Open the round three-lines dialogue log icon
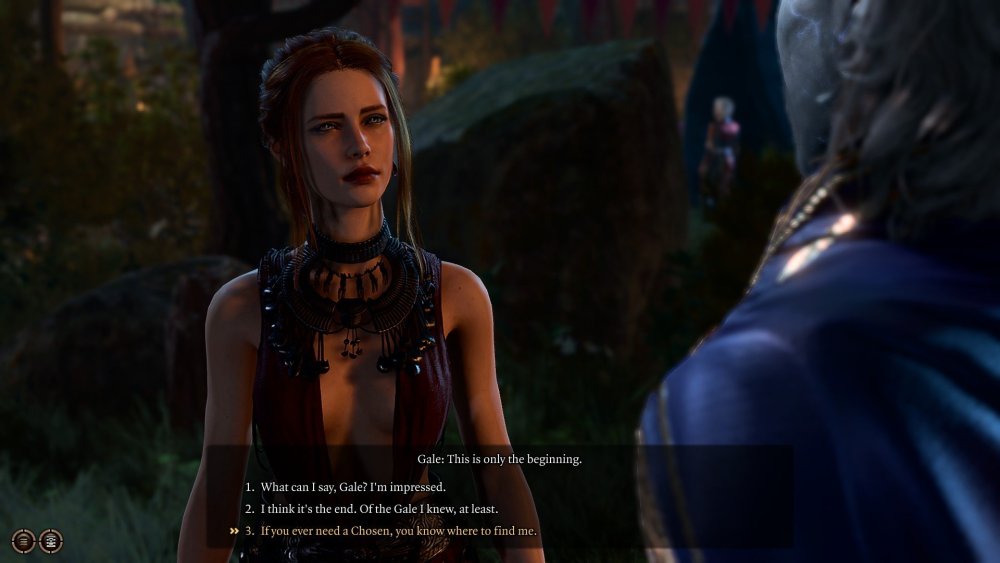1000x563 pixels. pyautogui.click(x=23, y=541)
